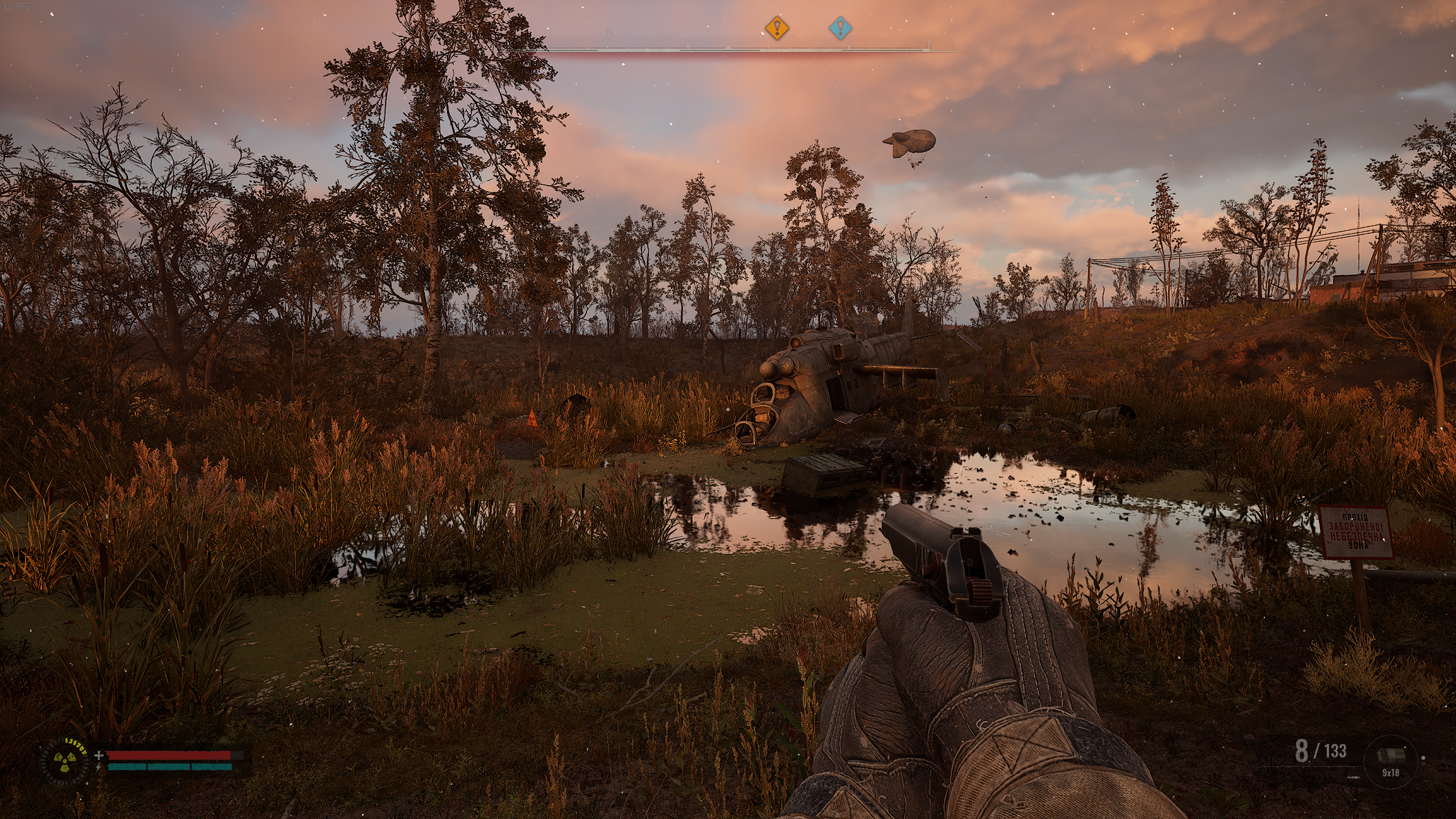Click the 9x18 ammo type icon
Viewport: 1456px width, 819px height.
click(1390, 756)
